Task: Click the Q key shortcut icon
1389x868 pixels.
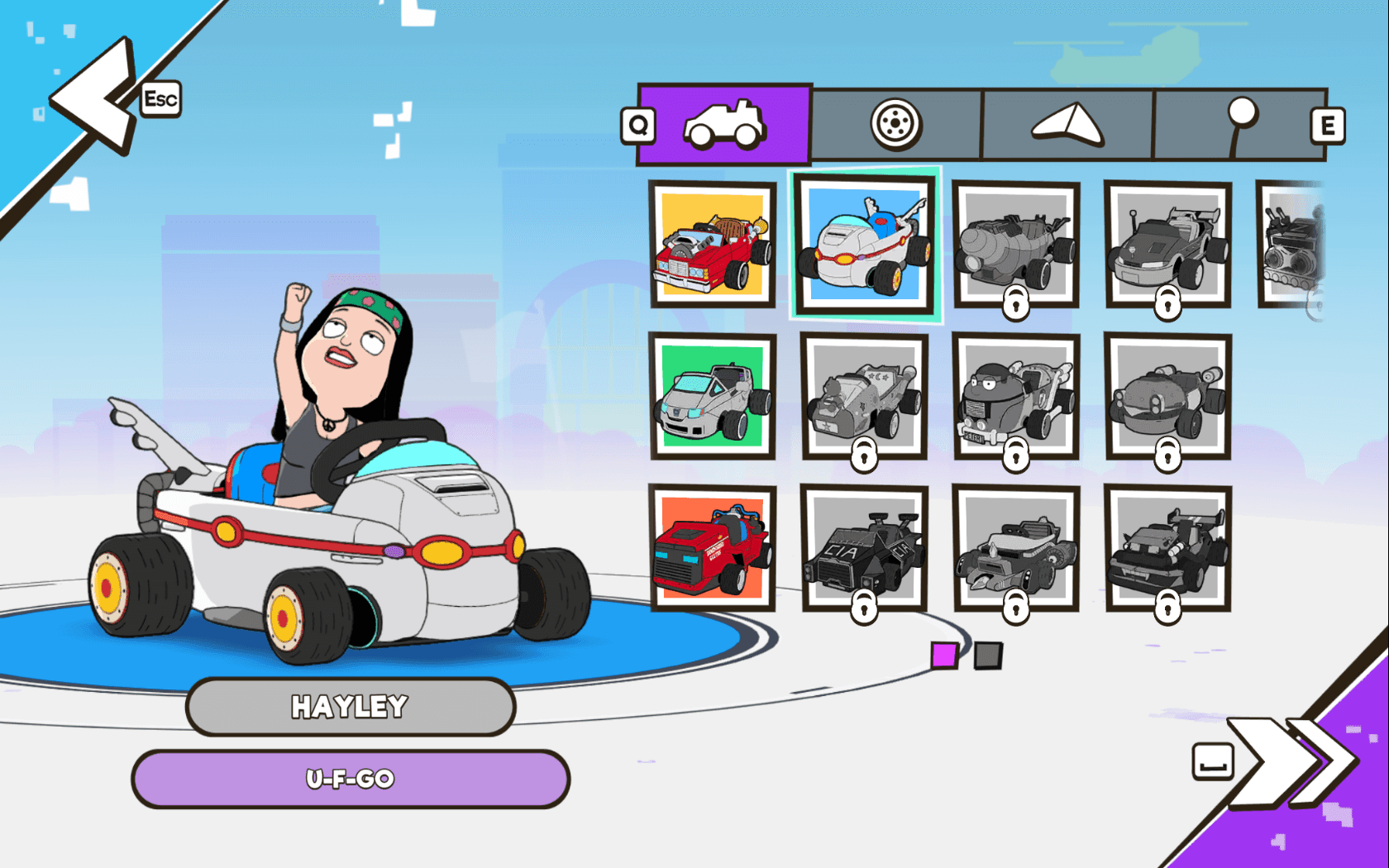Action: [x=637, y=126]
